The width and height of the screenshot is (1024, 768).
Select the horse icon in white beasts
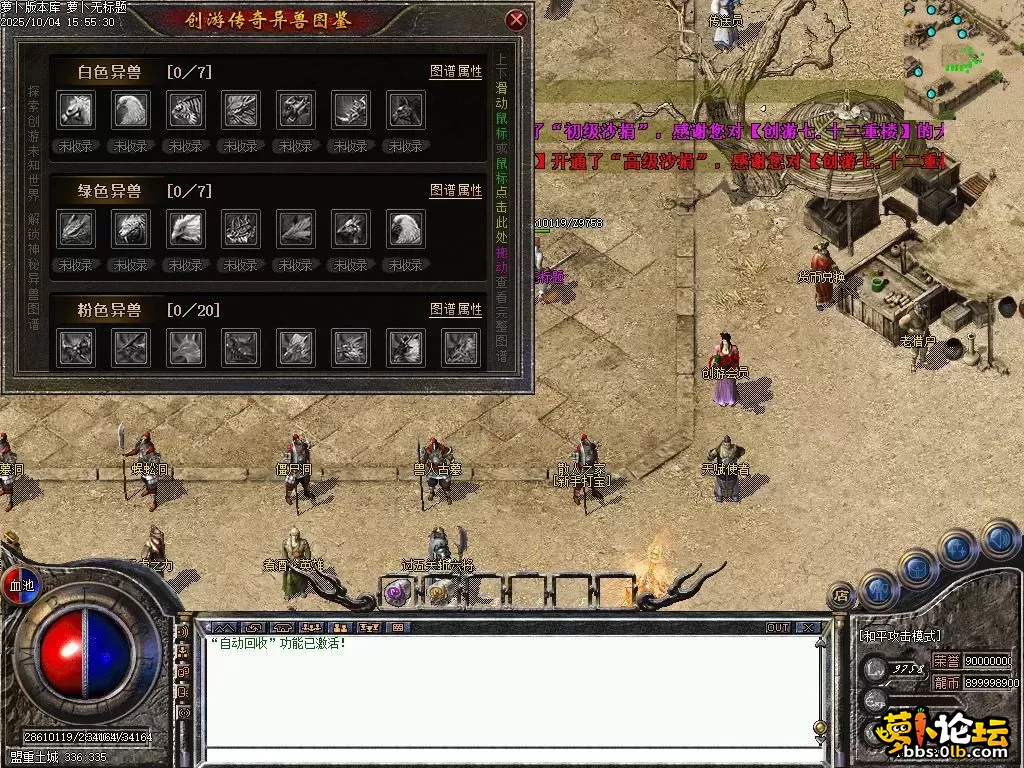pyautogui.click(x=76, y=110)
